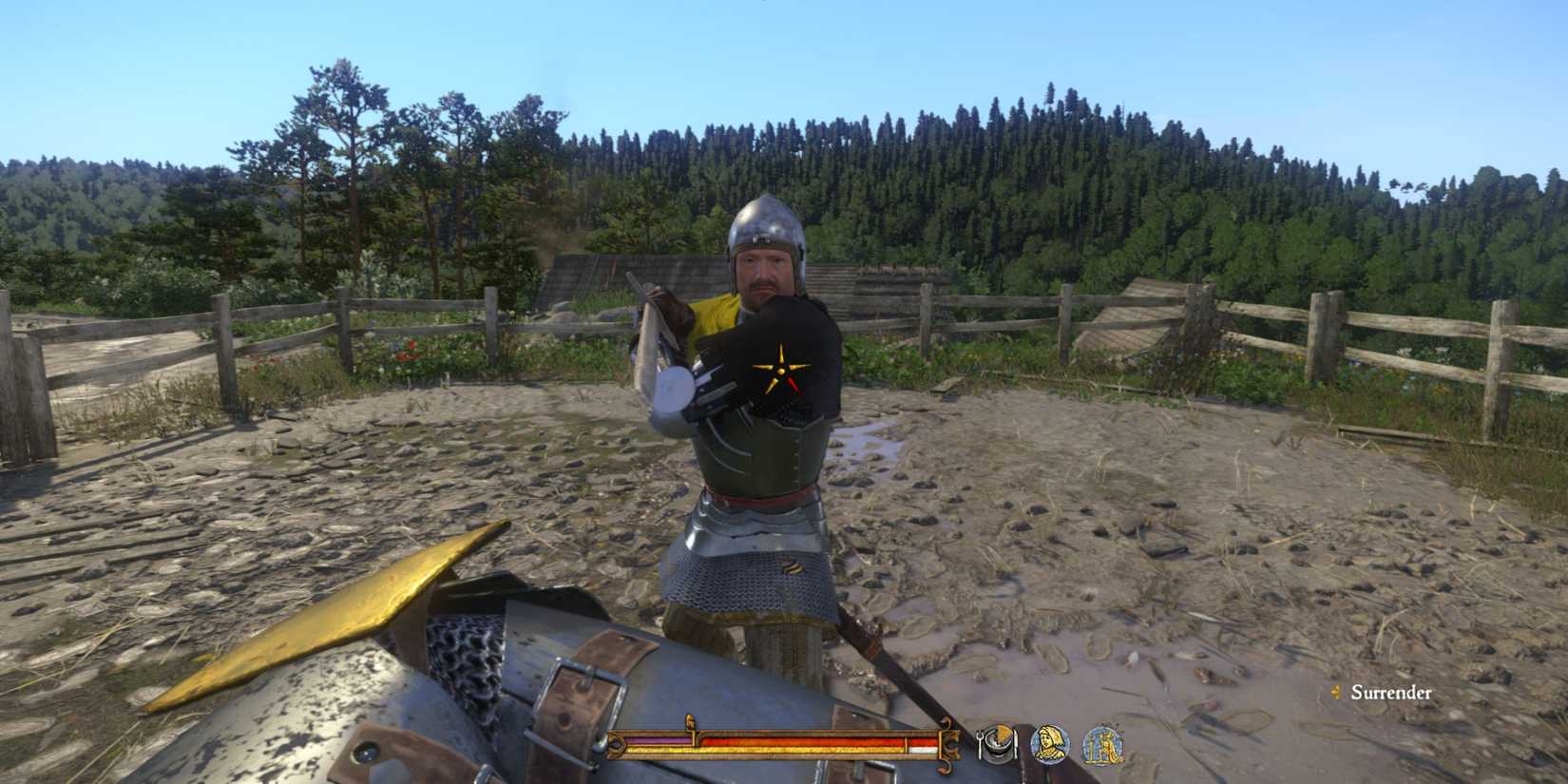Click the blue noble figure status icon
The height and width of the screenshot is (784, 1568).
tap(1105, 745)
